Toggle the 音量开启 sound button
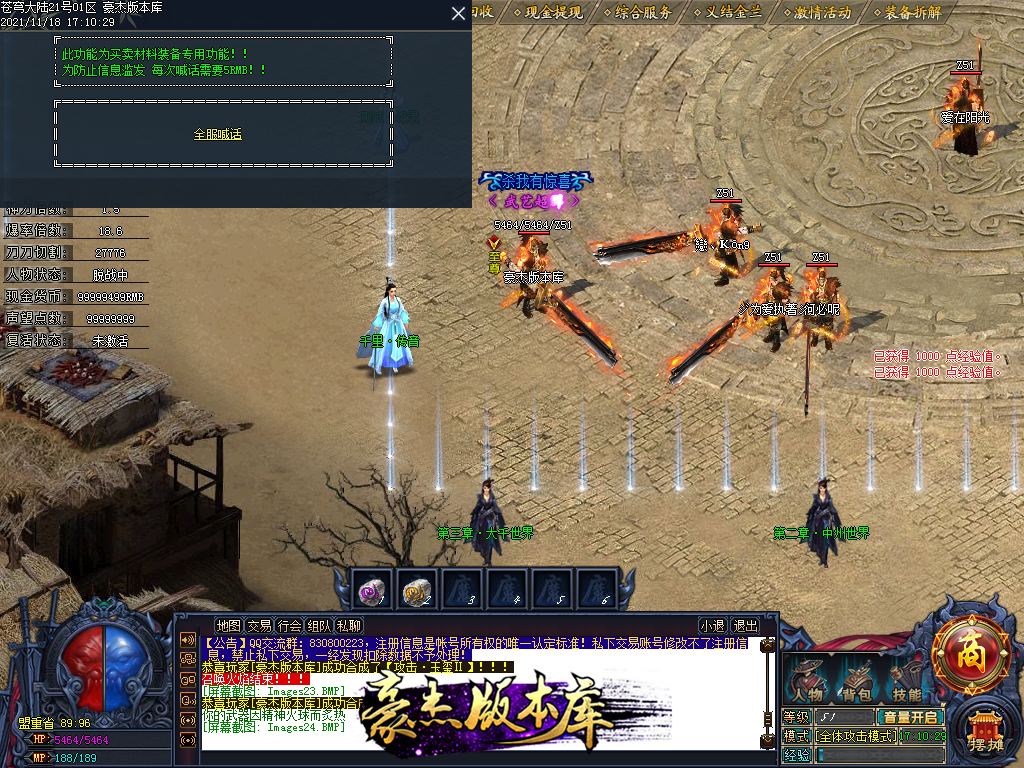This screenshot has height=768, width=1024. click(x=910, y=717)
